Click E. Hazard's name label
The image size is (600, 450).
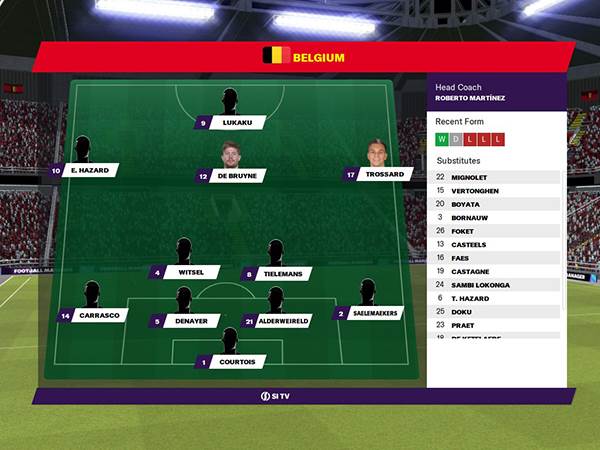click(89, 171)
